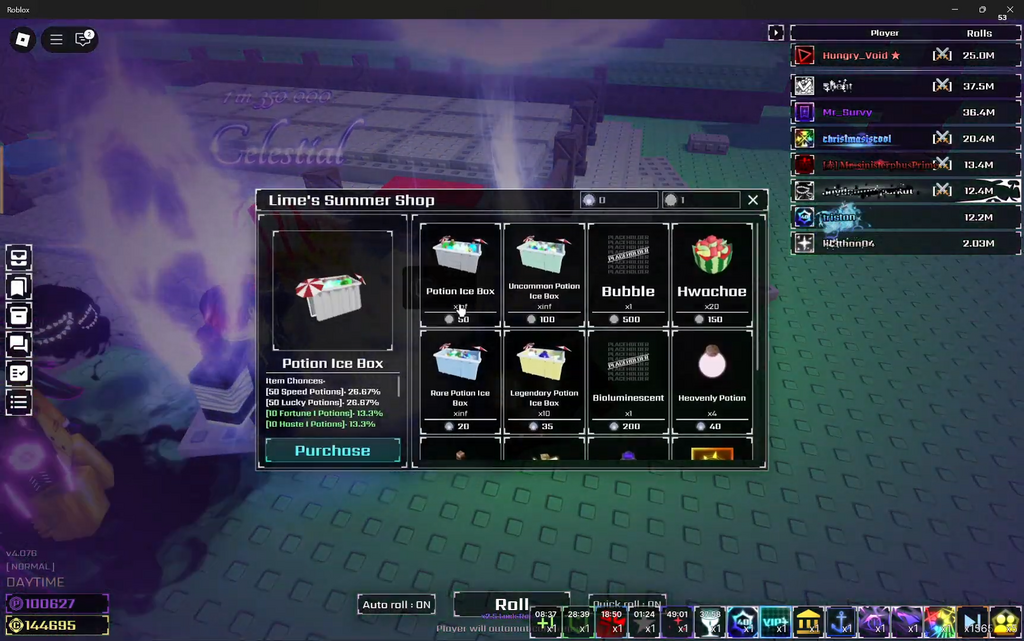Image resolution: width=1024 pixels, height=641 pixels.
Task: Select the Heavenly Potion item
Action: pos(712,381)
